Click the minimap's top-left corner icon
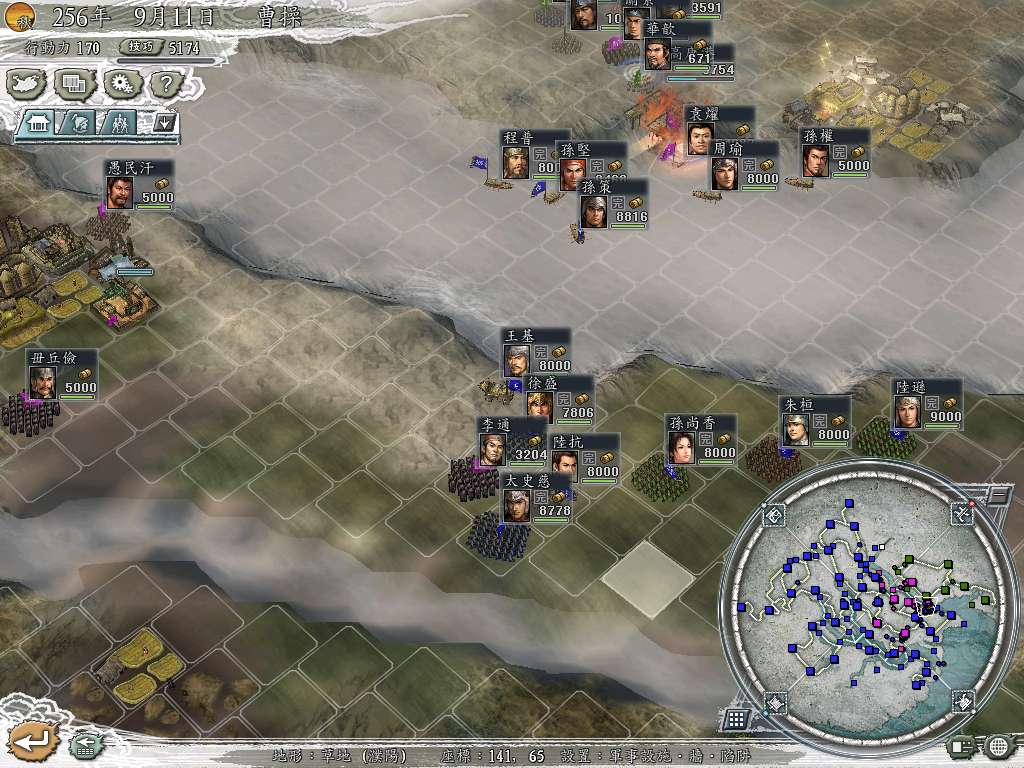This screenshot has width=1024, height=768. pos(774,516)
